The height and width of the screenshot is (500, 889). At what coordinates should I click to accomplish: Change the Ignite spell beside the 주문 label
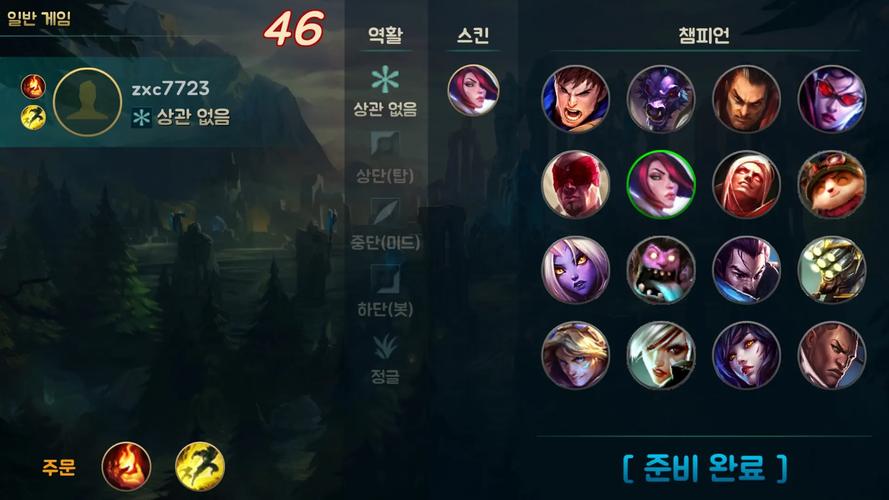pyautogui.click(x=127, y=466)
